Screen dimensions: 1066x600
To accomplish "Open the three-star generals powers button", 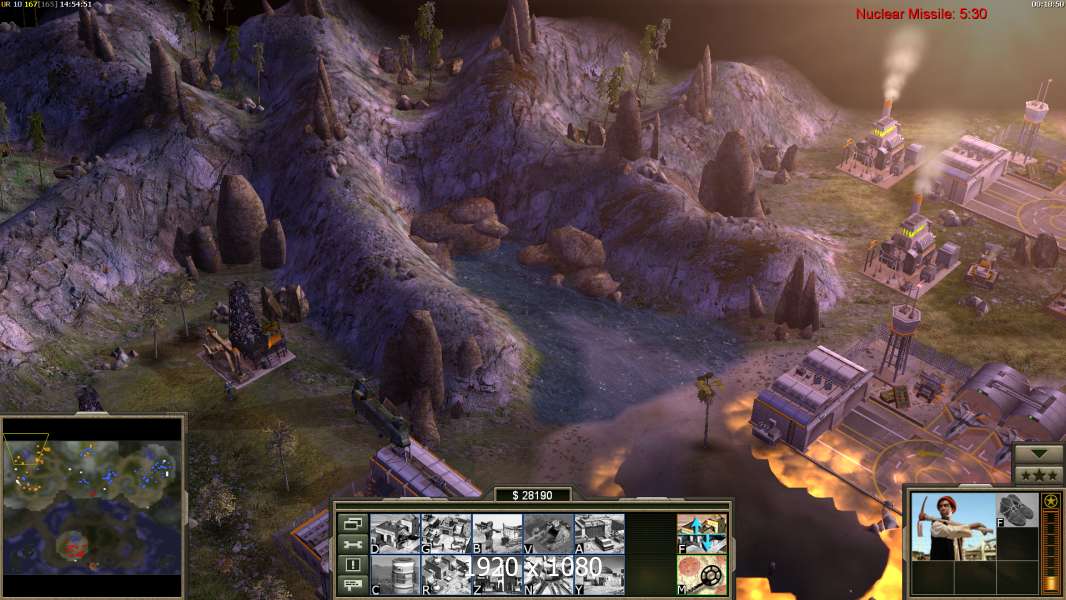I will (1038, 474).
